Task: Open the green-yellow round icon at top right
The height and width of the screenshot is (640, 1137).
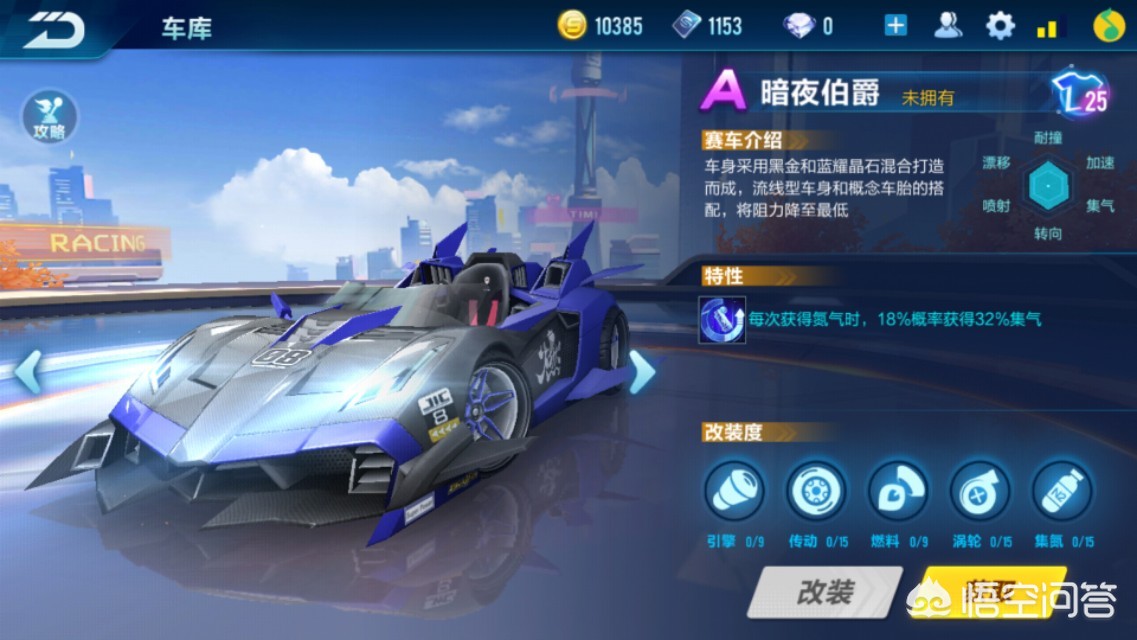Action: pyautogui.click(x=1107, y=26)
